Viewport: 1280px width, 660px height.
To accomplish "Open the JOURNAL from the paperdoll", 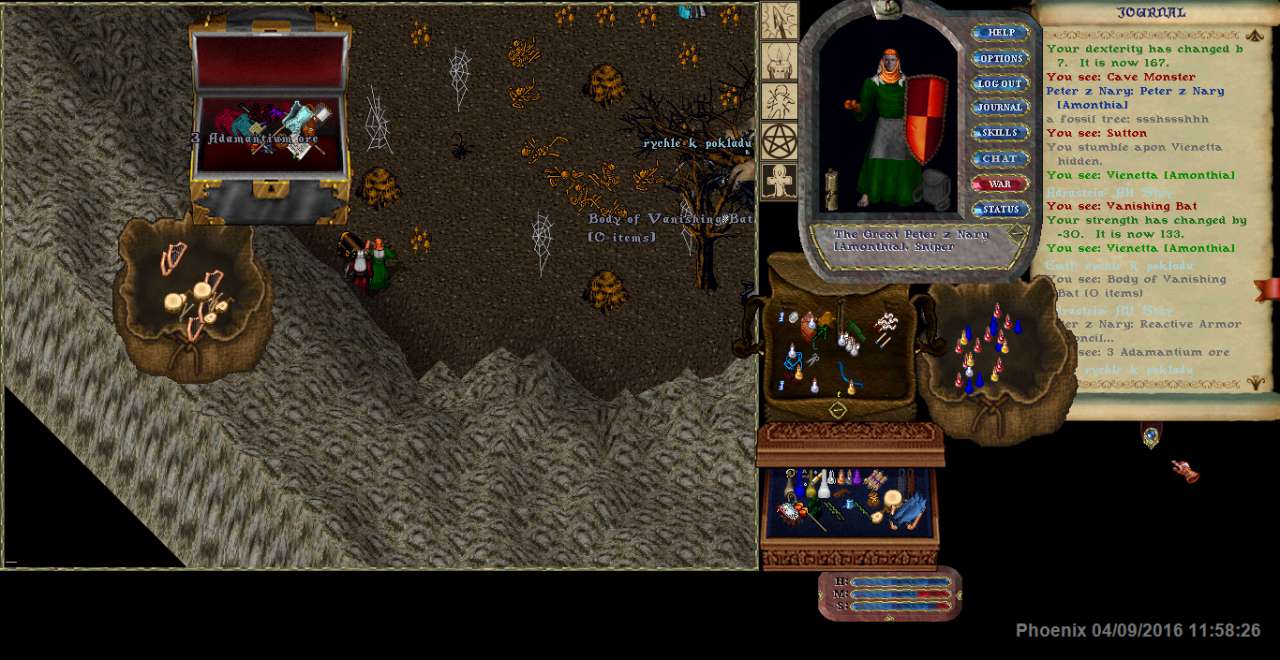I will (1000, 108).
